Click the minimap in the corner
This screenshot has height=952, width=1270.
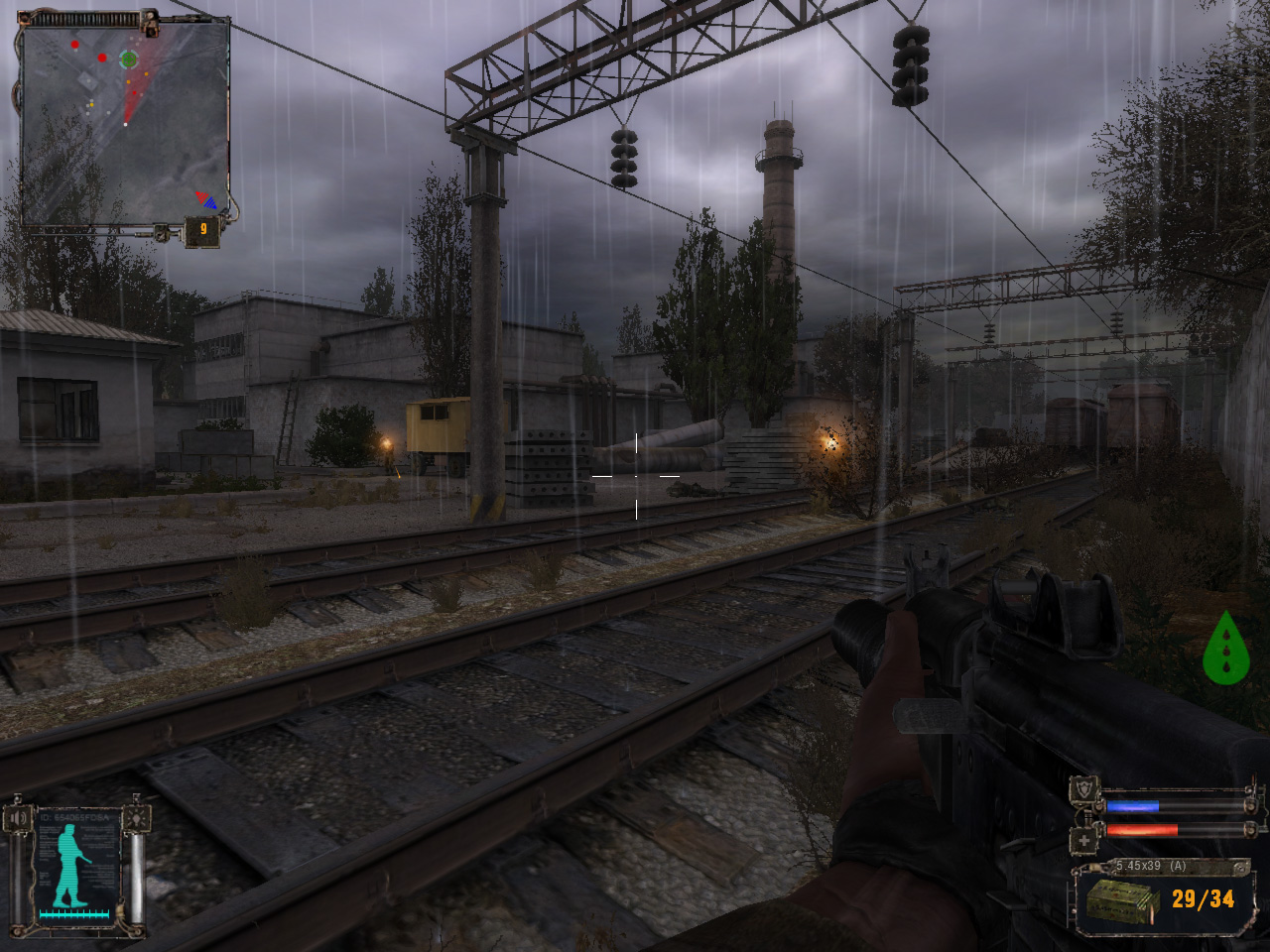coord(125,125)
